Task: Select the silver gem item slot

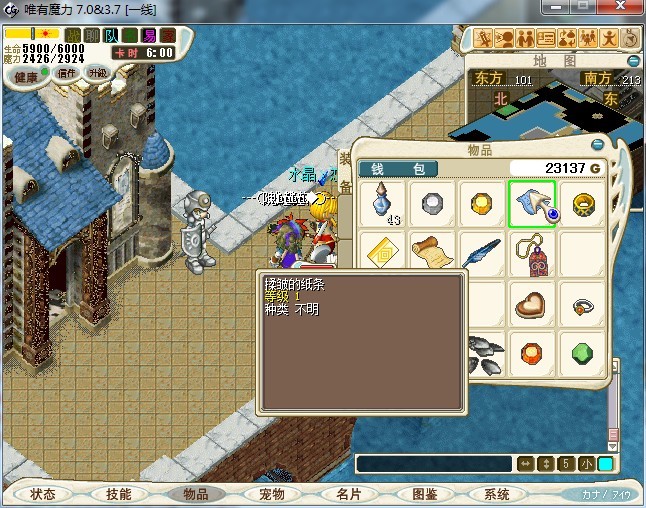Action: point(432,203)
